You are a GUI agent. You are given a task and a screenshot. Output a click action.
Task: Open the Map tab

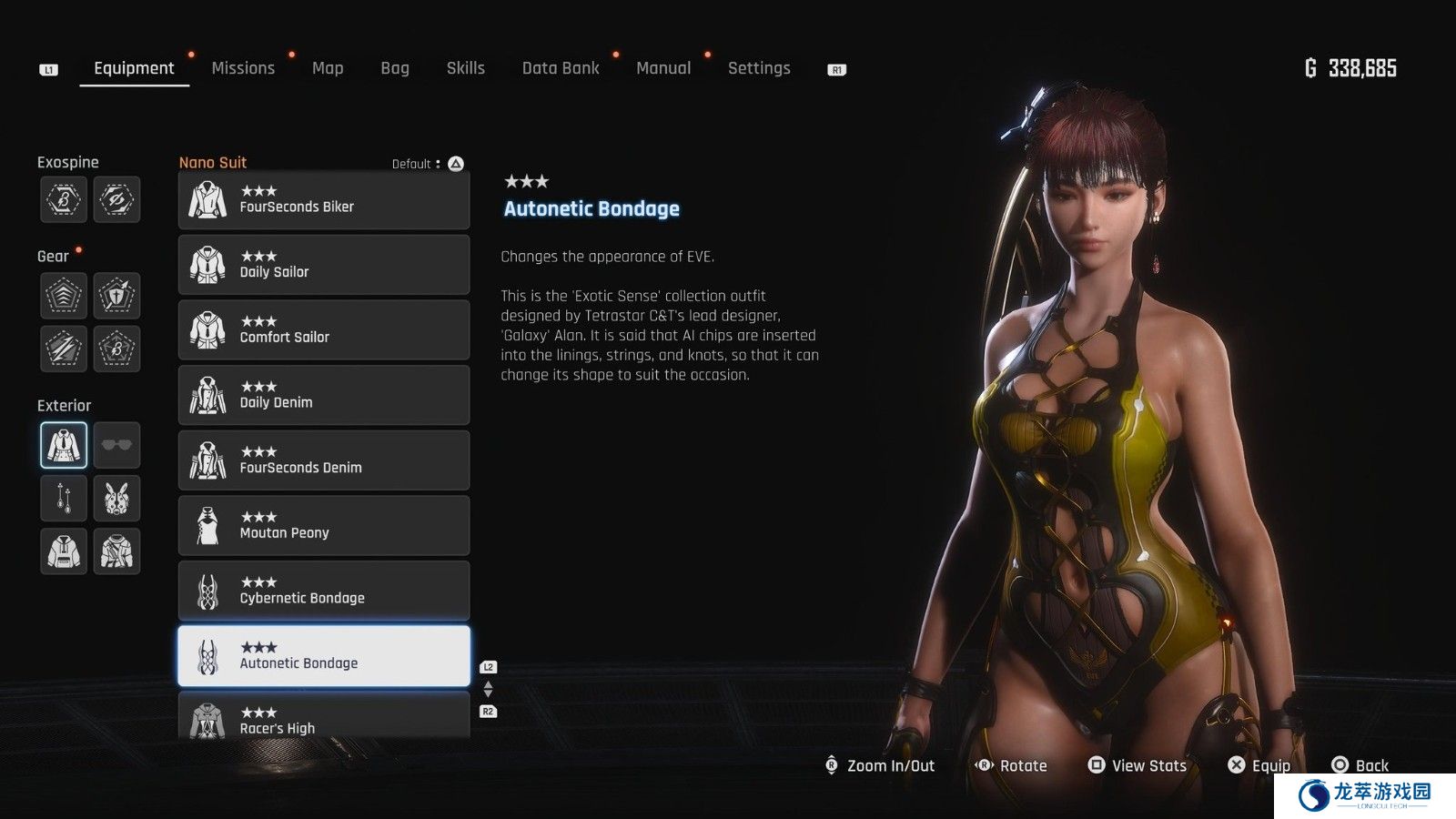(x=328, y=68)
